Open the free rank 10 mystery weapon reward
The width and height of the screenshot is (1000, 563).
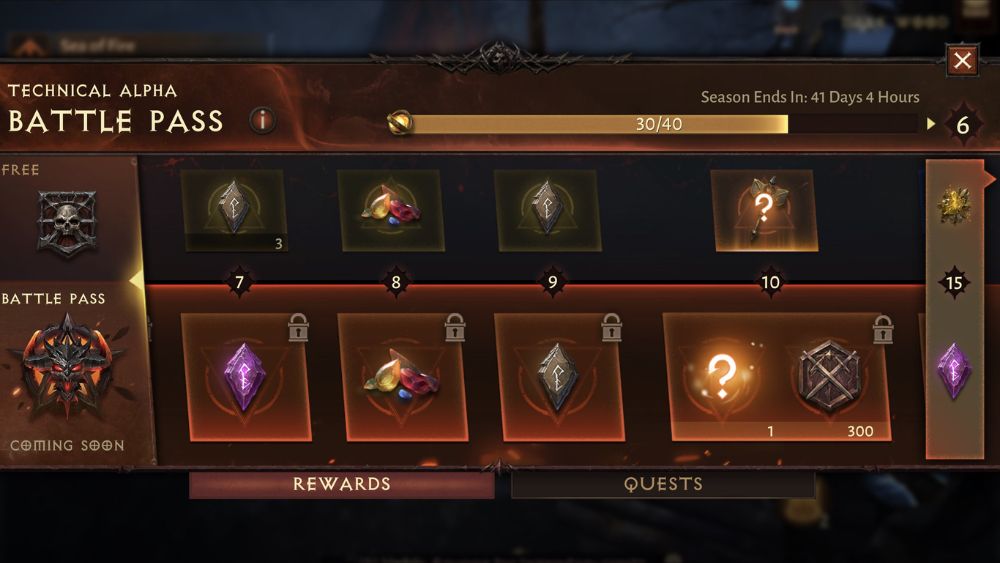pyautogui.click(x=767, y=210)
